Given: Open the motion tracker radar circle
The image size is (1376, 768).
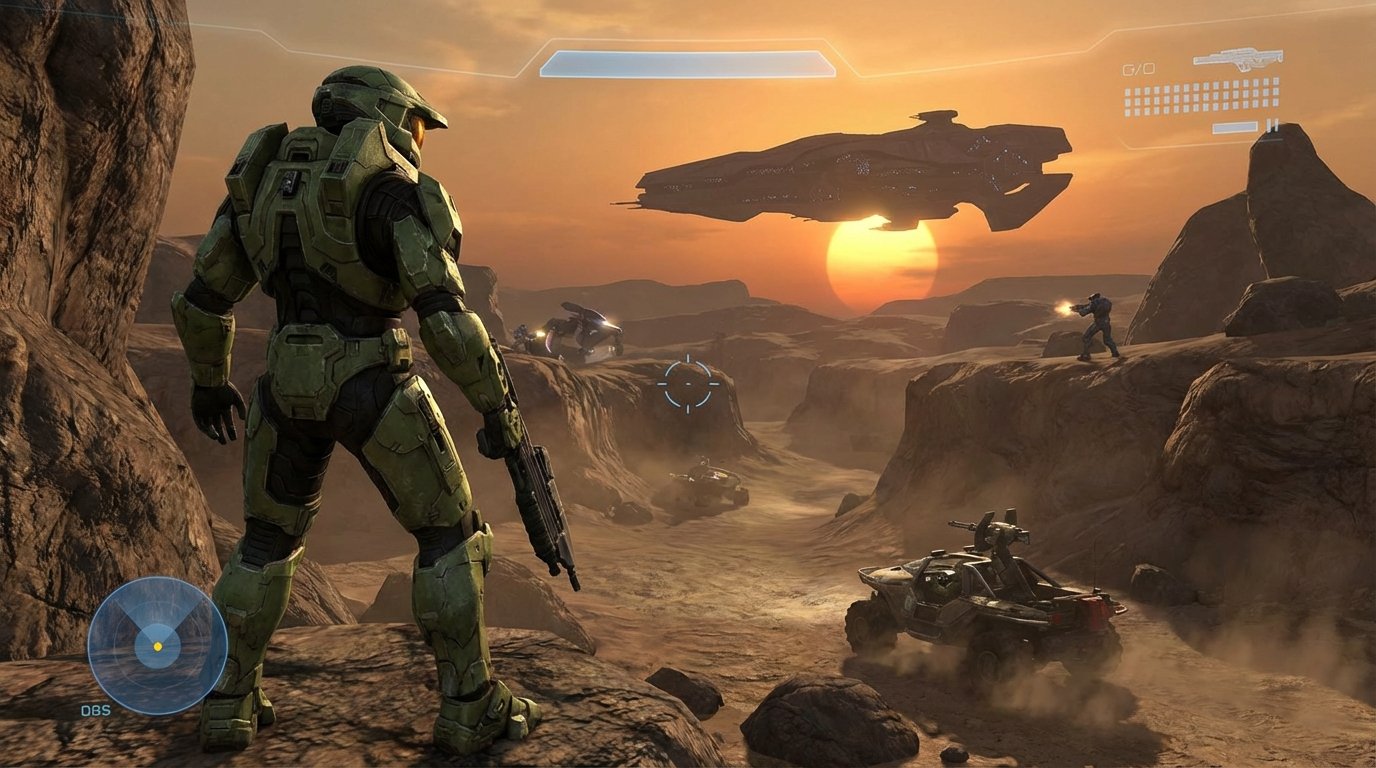Looking at the screenshot, I should [x=155, y=645].
